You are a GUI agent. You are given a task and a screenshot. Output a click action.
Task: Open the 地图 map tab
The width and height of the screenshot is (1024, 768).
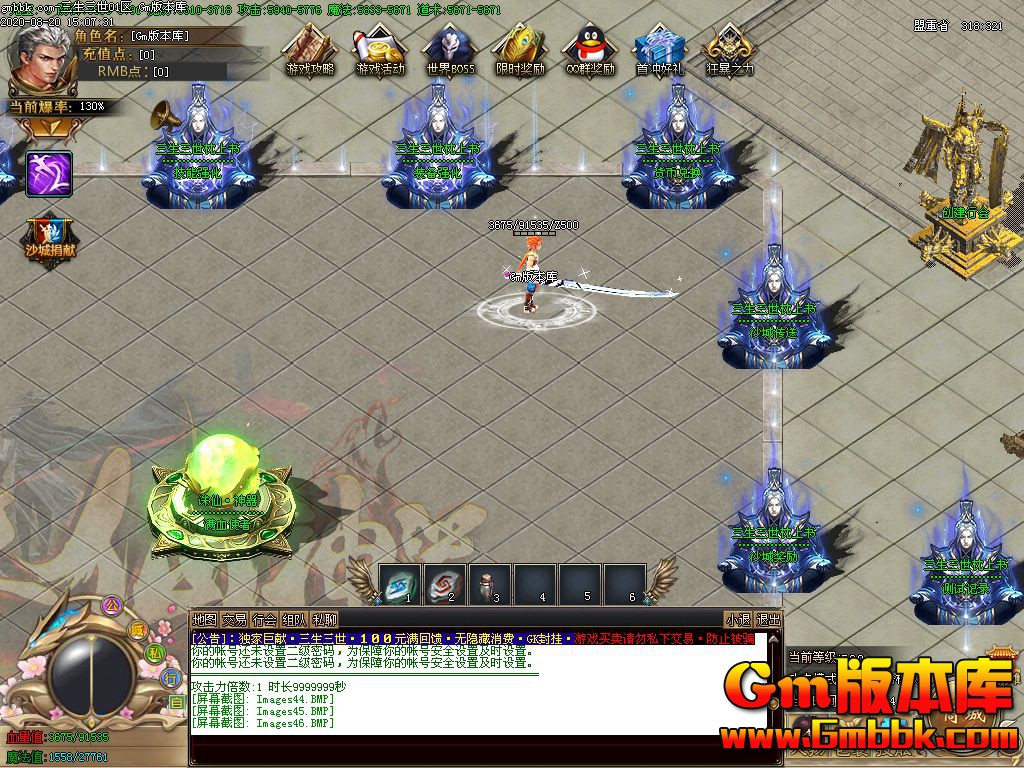(x=204, y=620)
